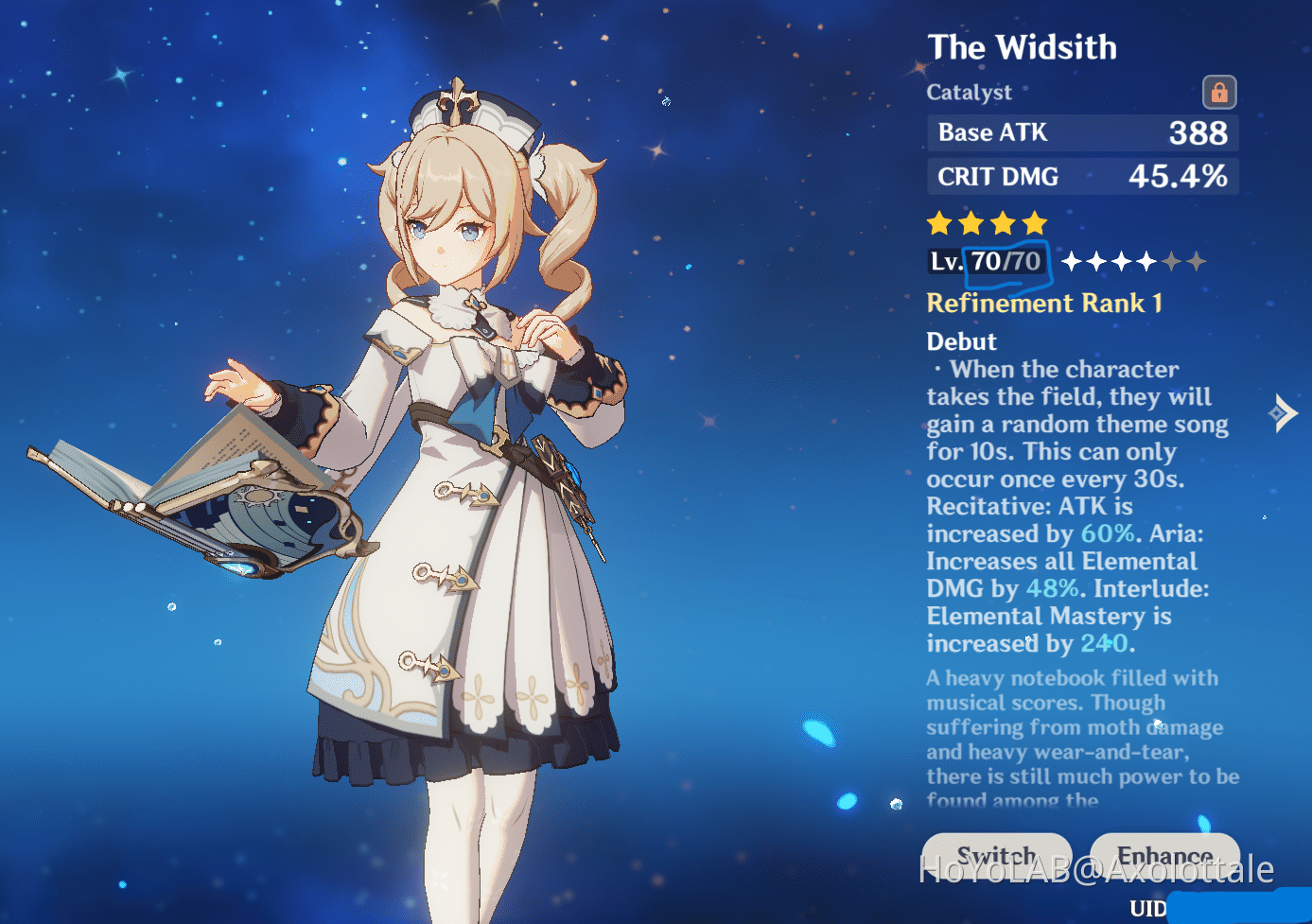
Task: Click the last grayed refinement star
Action: (1198, 261)
